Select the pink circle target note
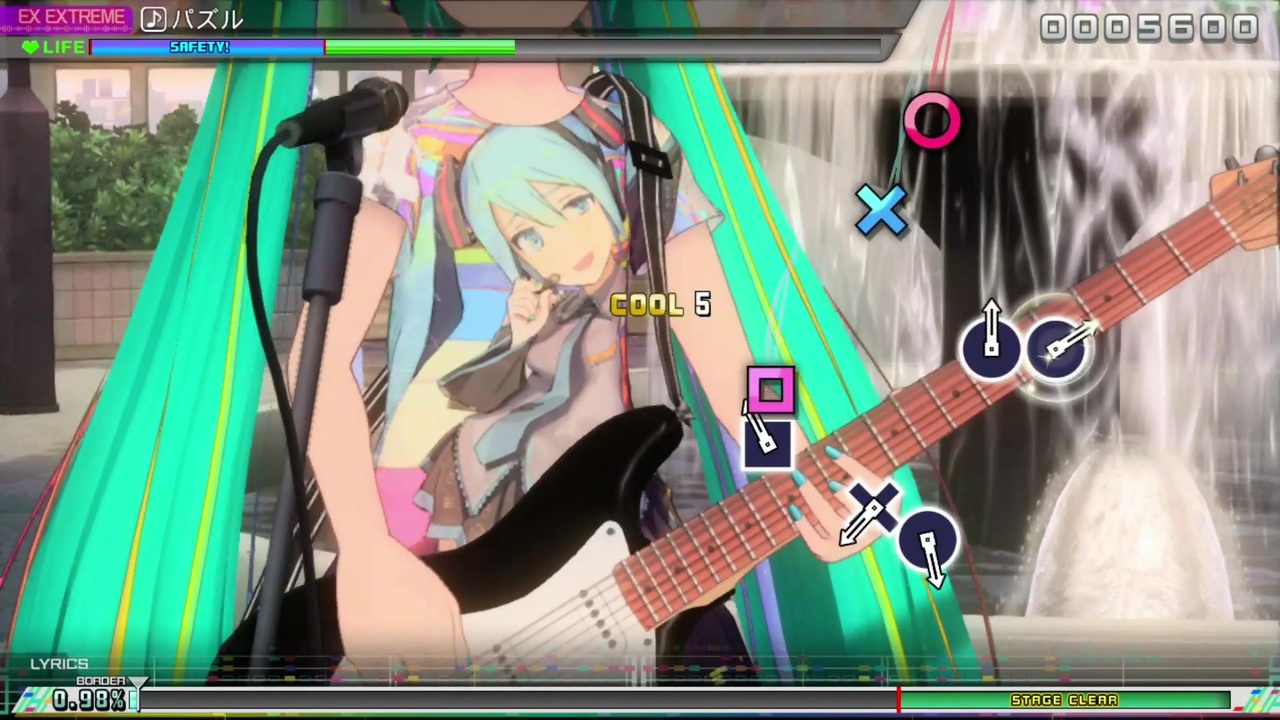The width and height of the screenshot is (1280, 720). tap(931, 122)
